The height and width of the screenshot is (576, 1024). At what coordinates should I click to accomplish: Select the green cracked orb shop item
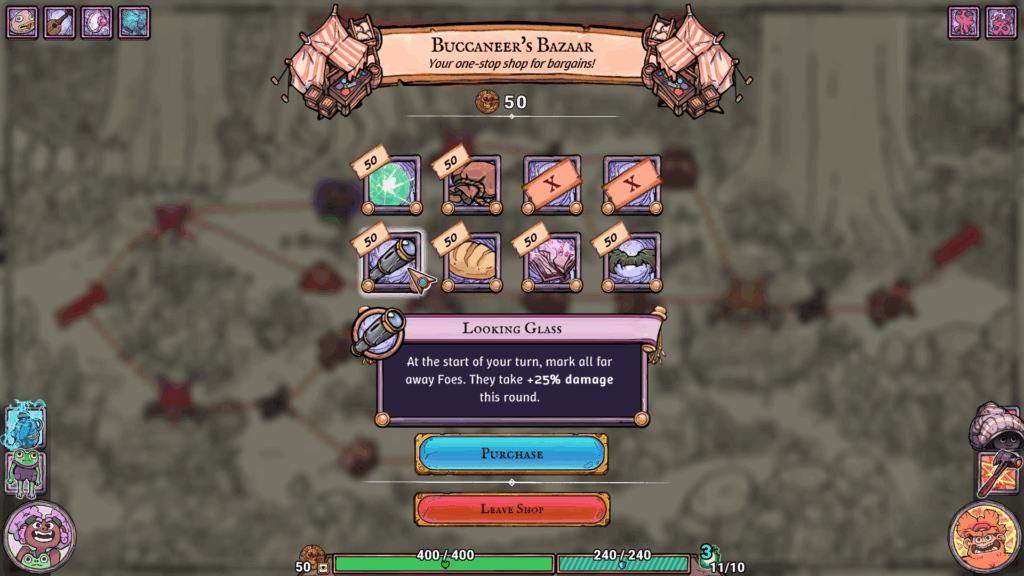point(391,185)
